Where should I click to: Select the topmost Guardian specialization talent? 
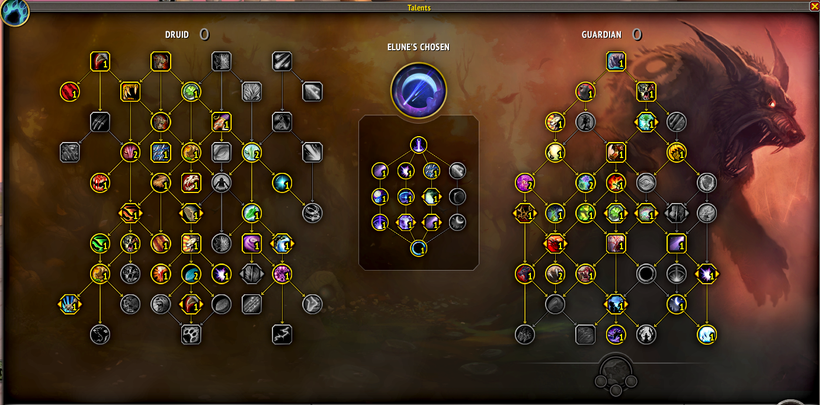tap(615, 62)
